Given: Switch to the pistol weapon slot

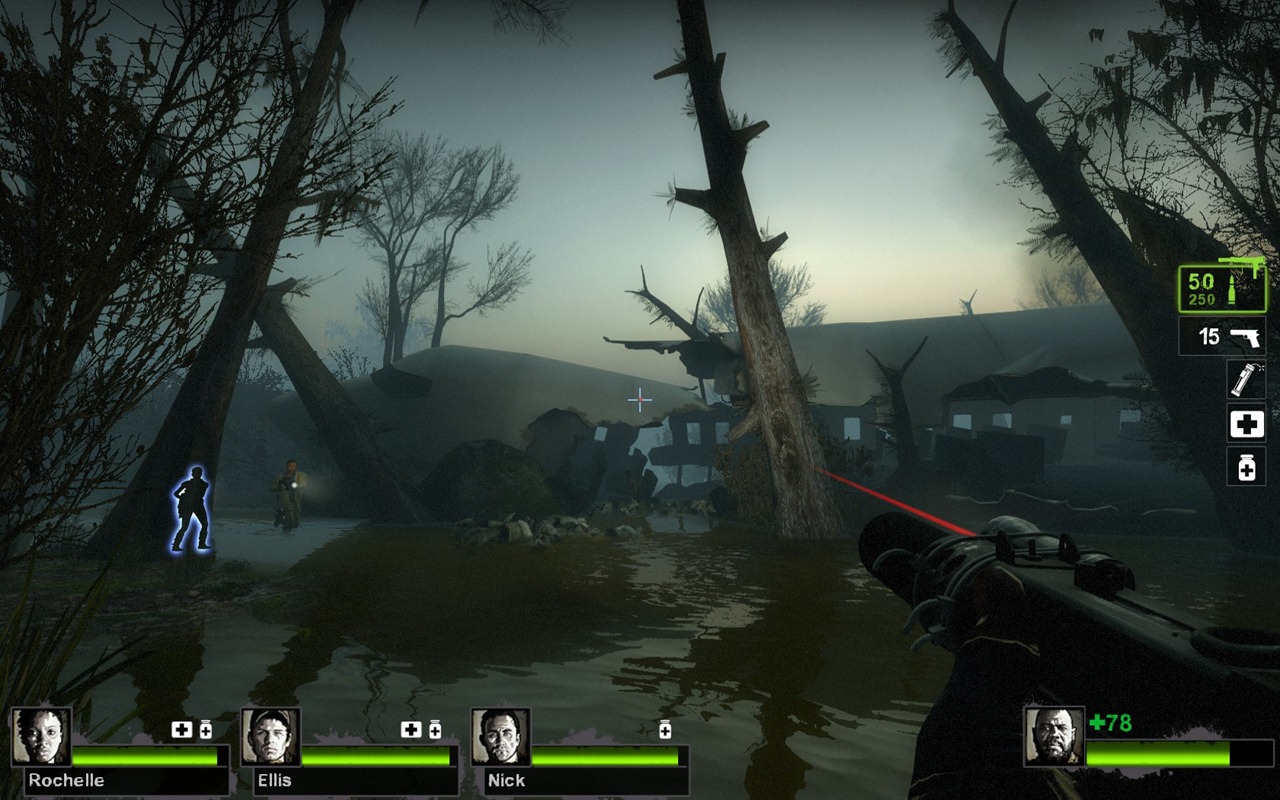Looking at the screenshot, I should pos(1222,336).
